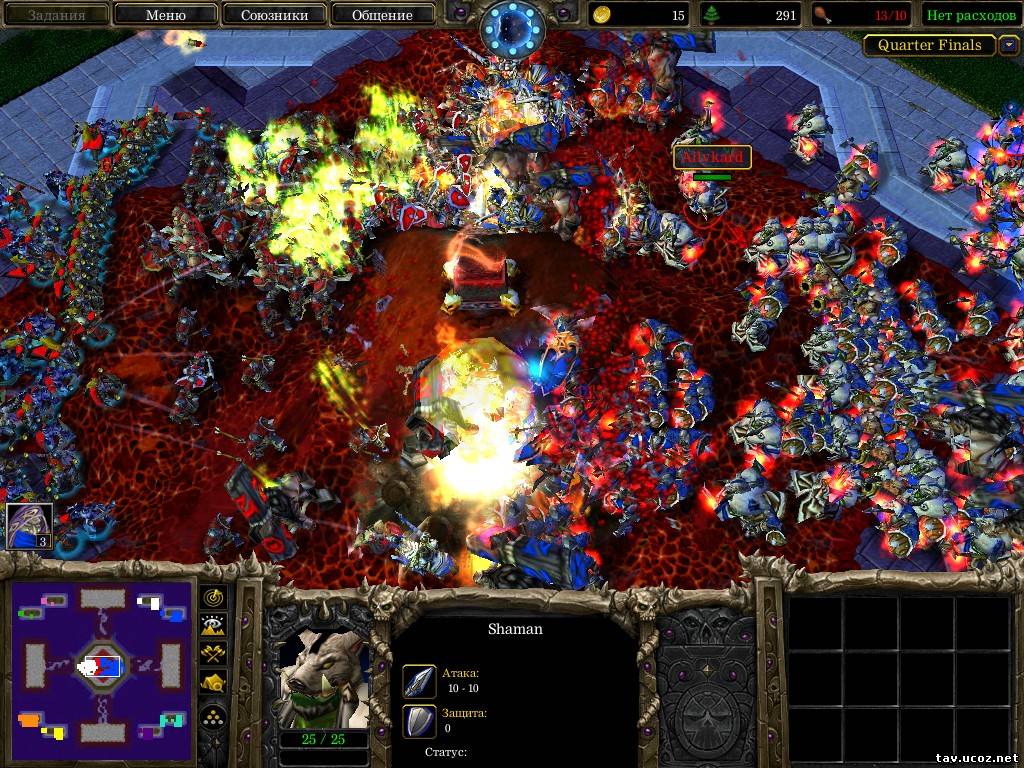Open the Общение chat log
1024x768 pixels.
tap(382, 15)
